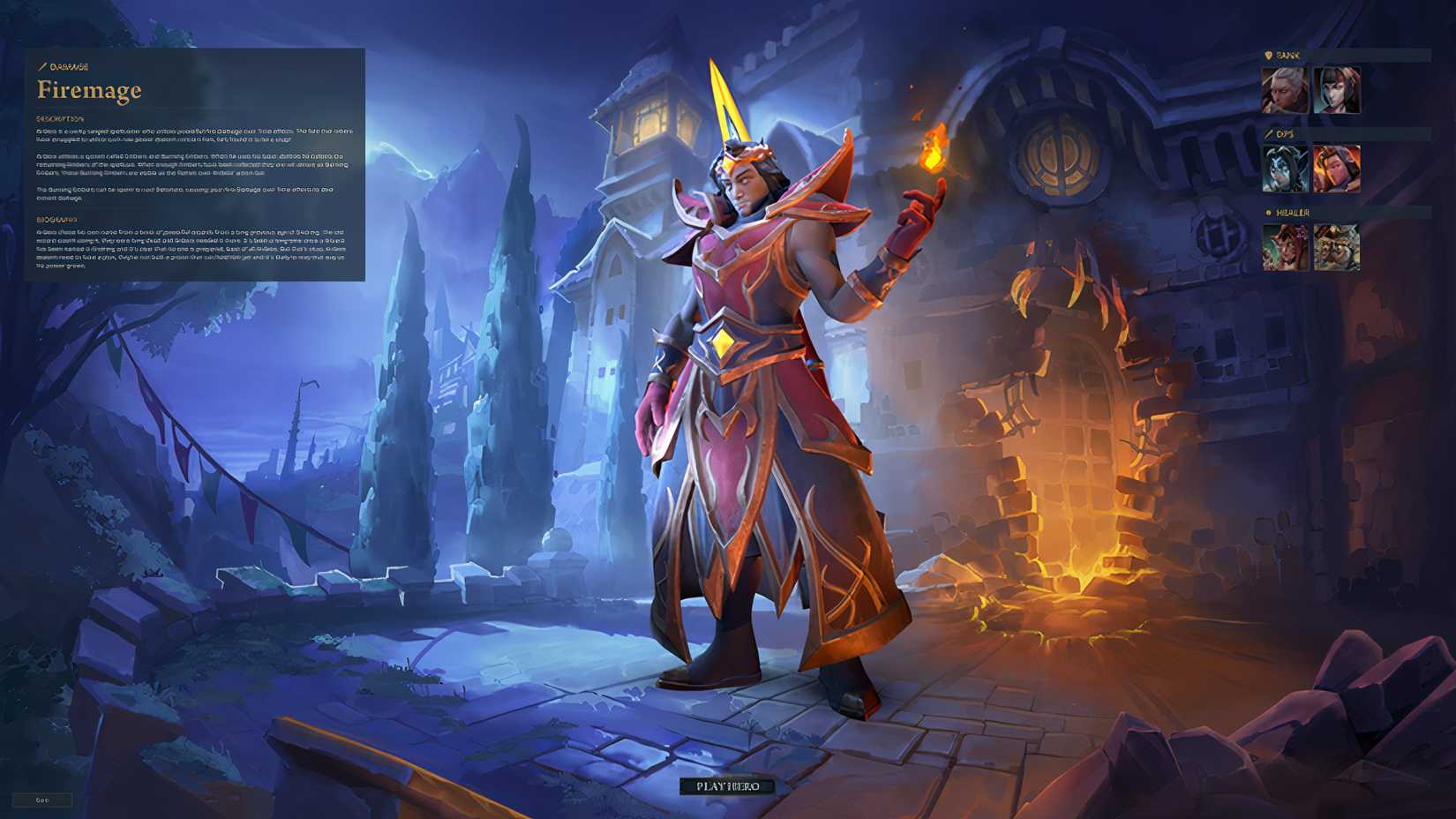Click the Damage role icon above the Firemage title
Screen dimensions: 1456x819
[41, 64]
